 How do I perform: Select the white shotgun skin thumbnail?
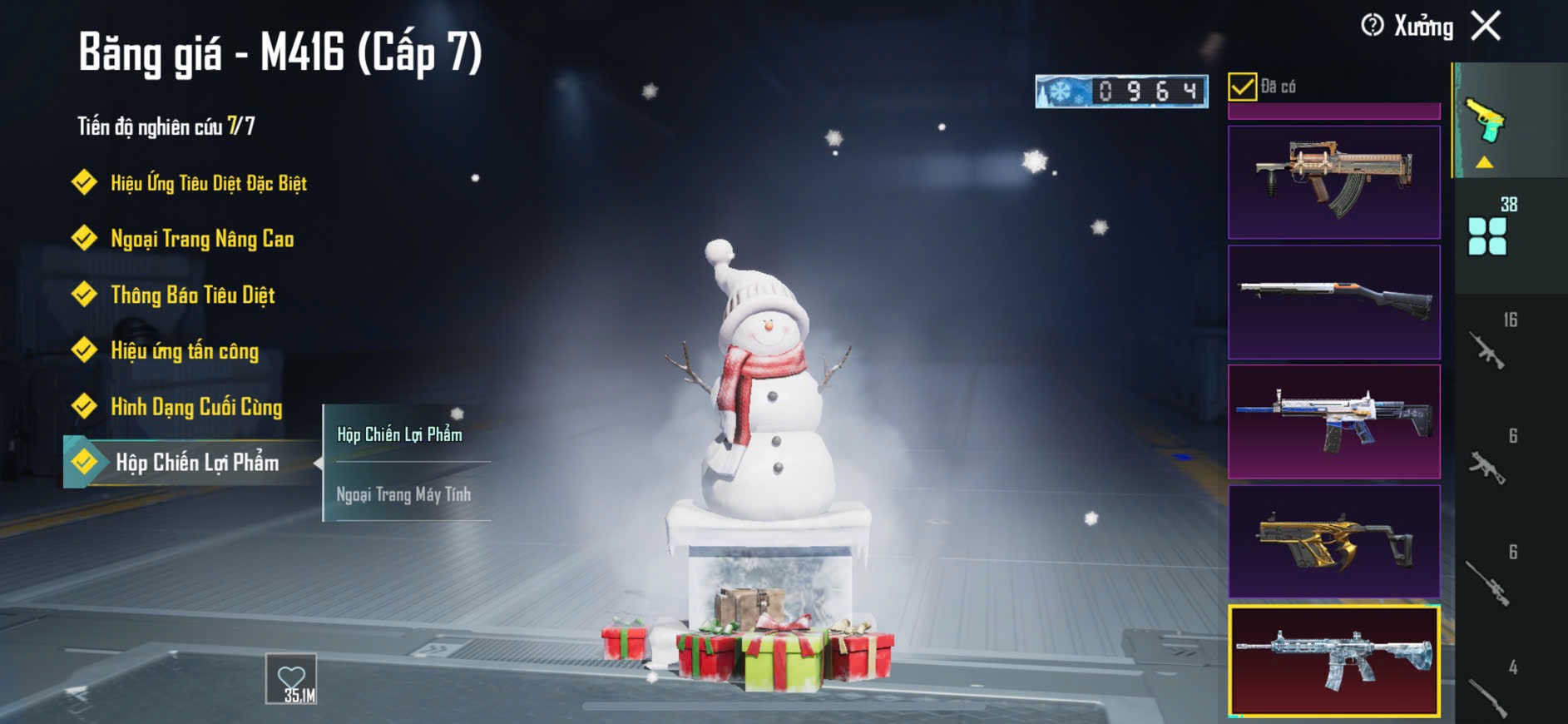1333,301
